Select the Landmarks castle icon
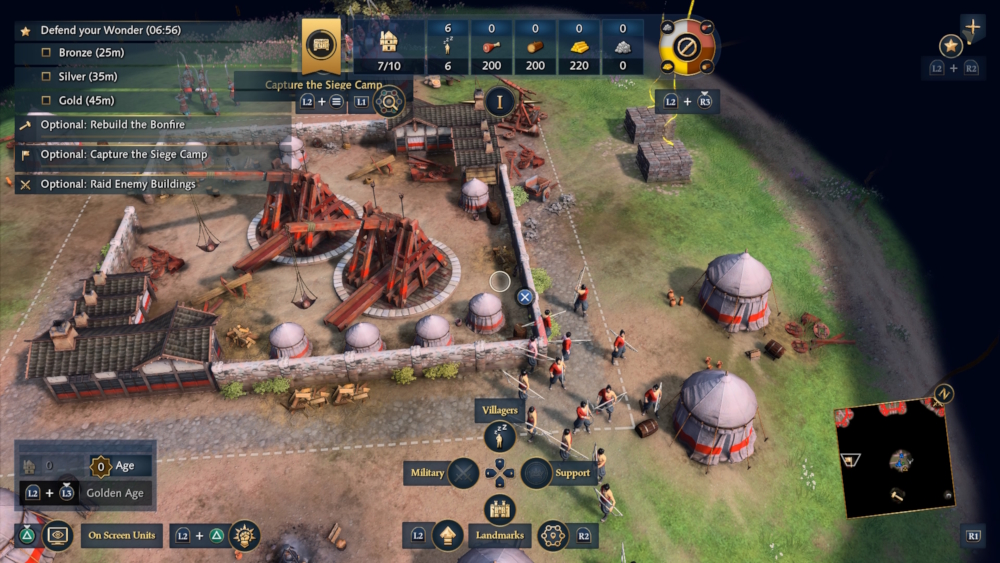 click(499, 508)
